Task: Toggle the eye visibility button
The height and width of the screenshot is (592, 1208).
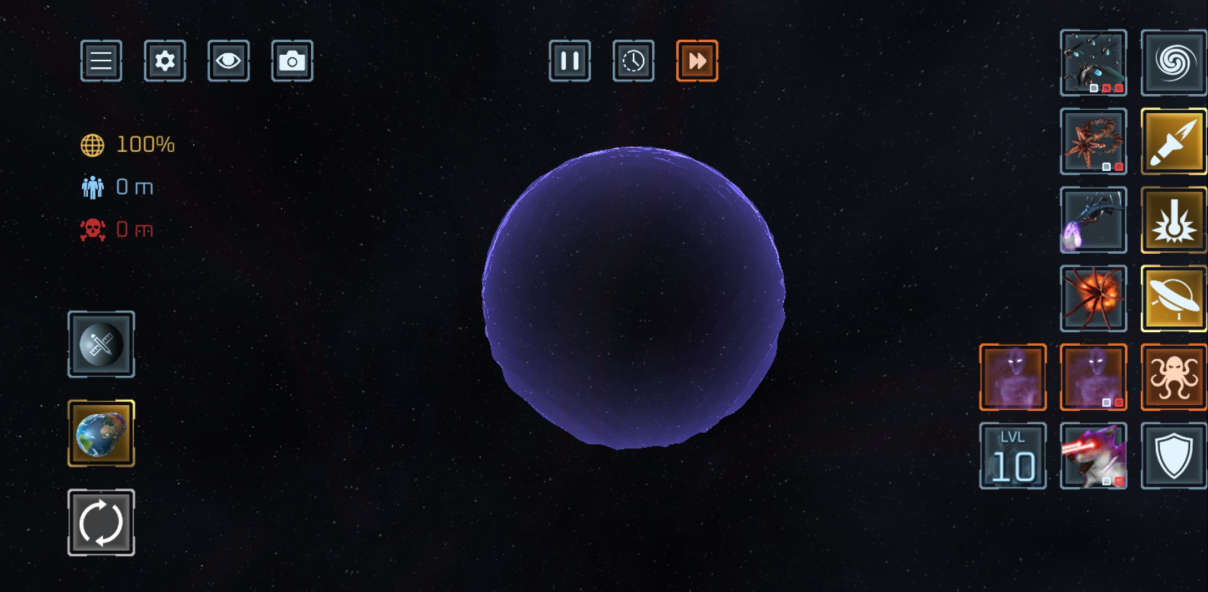Action: point(229,61)
